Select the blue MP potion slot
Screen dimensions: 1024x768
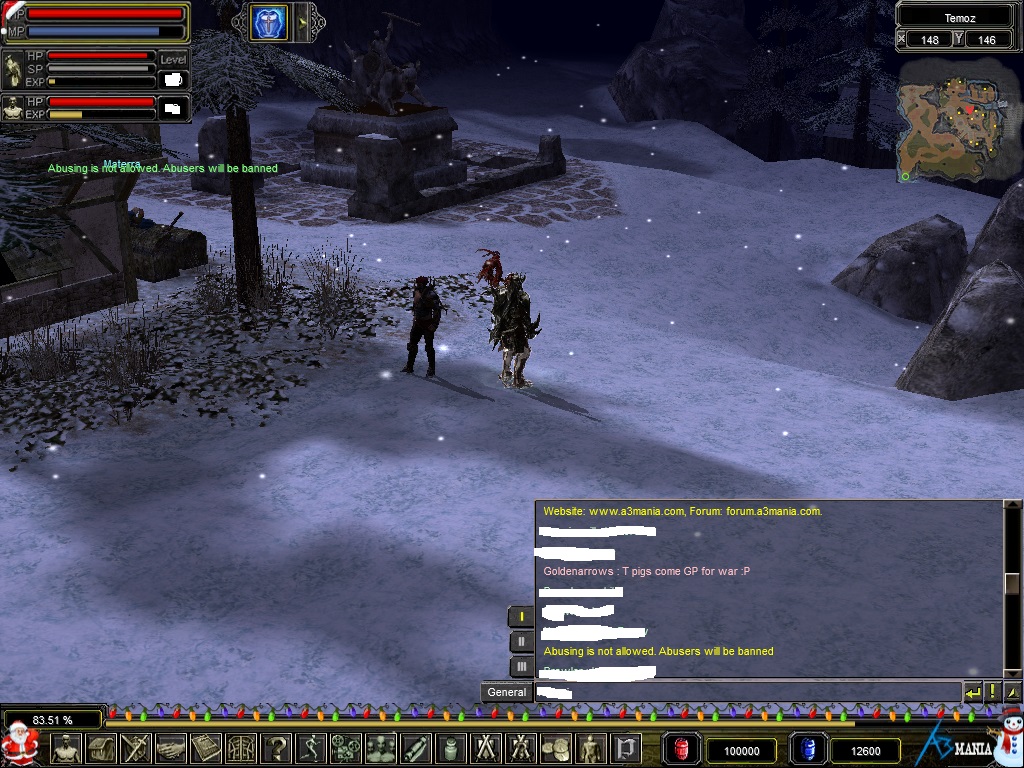[x=807, y=749]
